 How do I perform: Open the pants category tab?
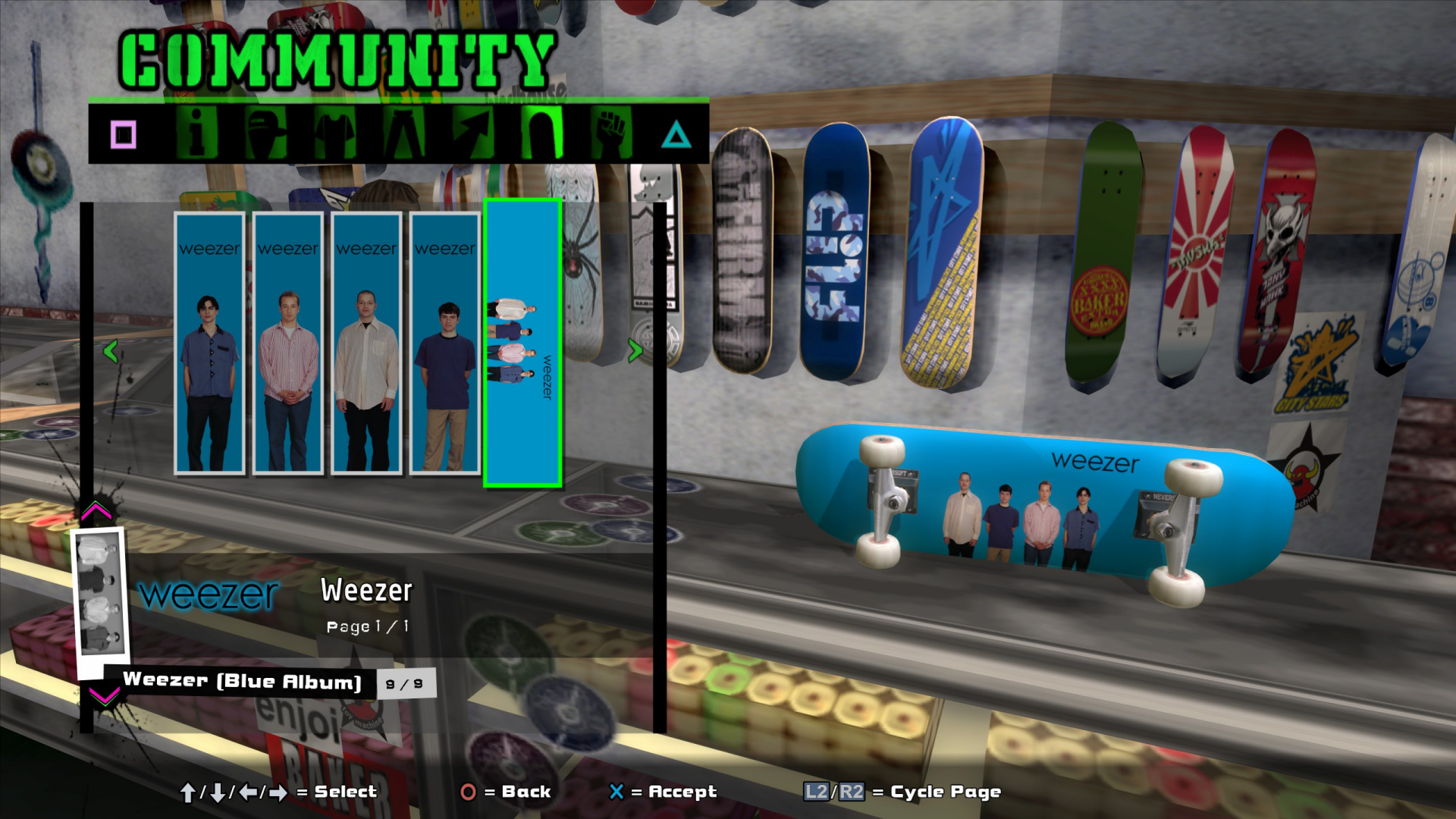(x=404, y=133)
